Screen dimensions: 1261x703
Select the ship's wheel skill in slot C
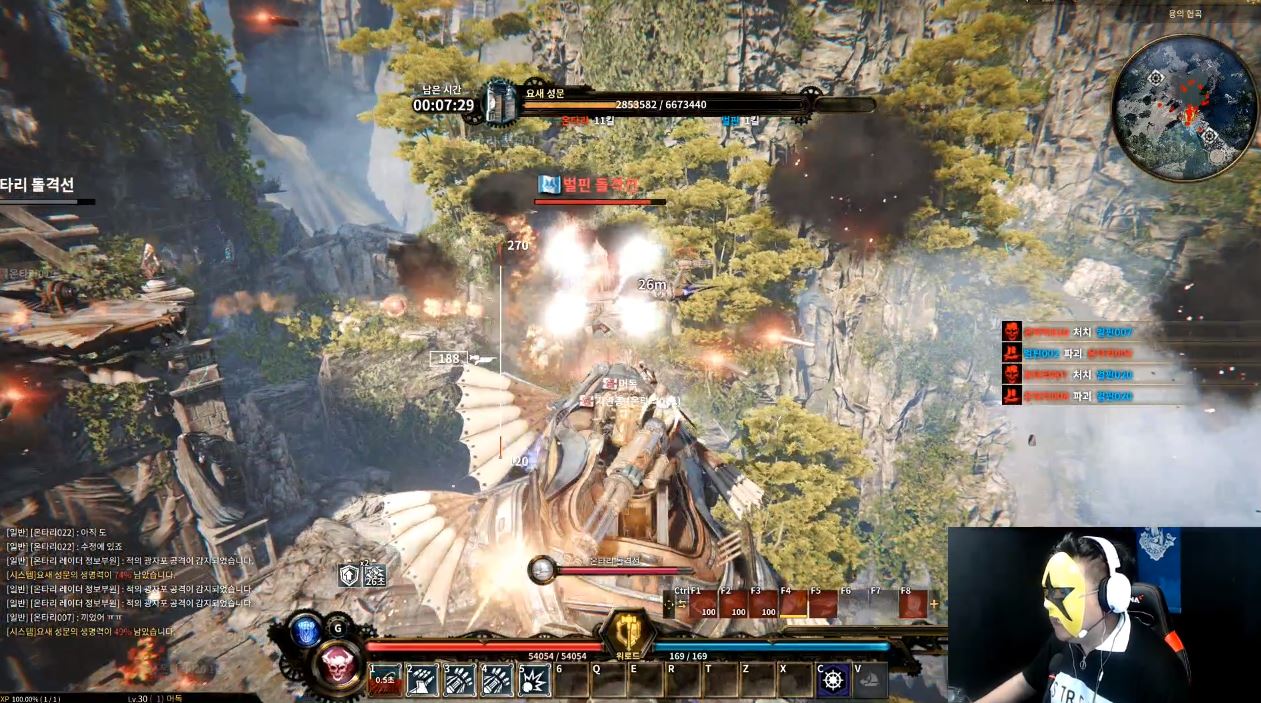tap(833, 680)
